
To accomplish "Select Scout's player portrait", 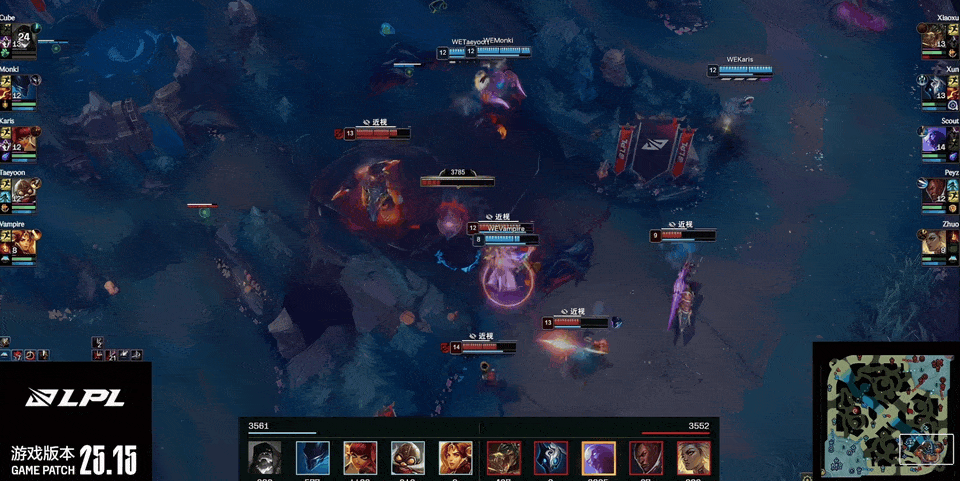I will pos(934,141).
